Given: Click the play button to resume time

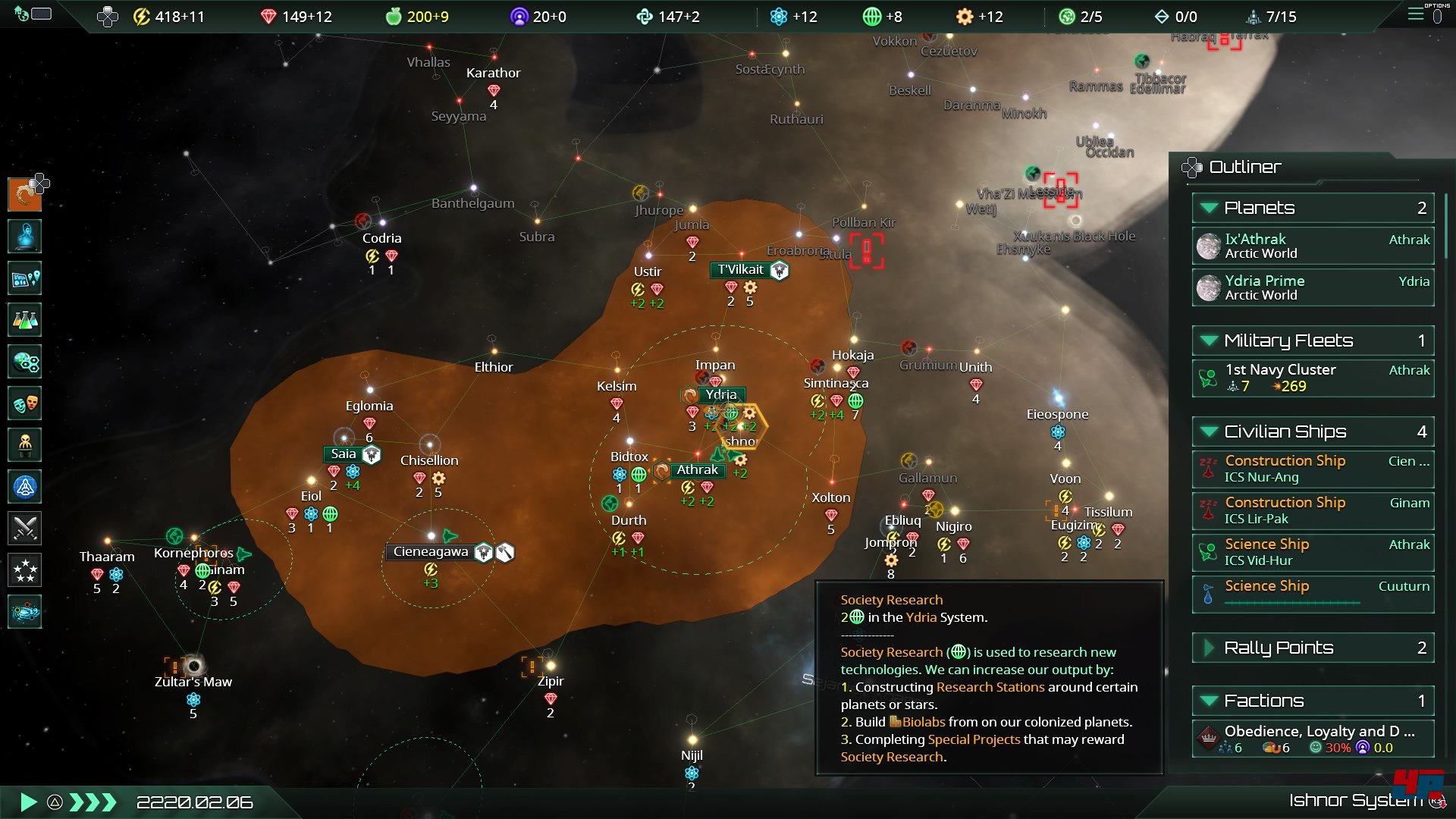Looking at the screenshot, I should [x=28, y=802].
